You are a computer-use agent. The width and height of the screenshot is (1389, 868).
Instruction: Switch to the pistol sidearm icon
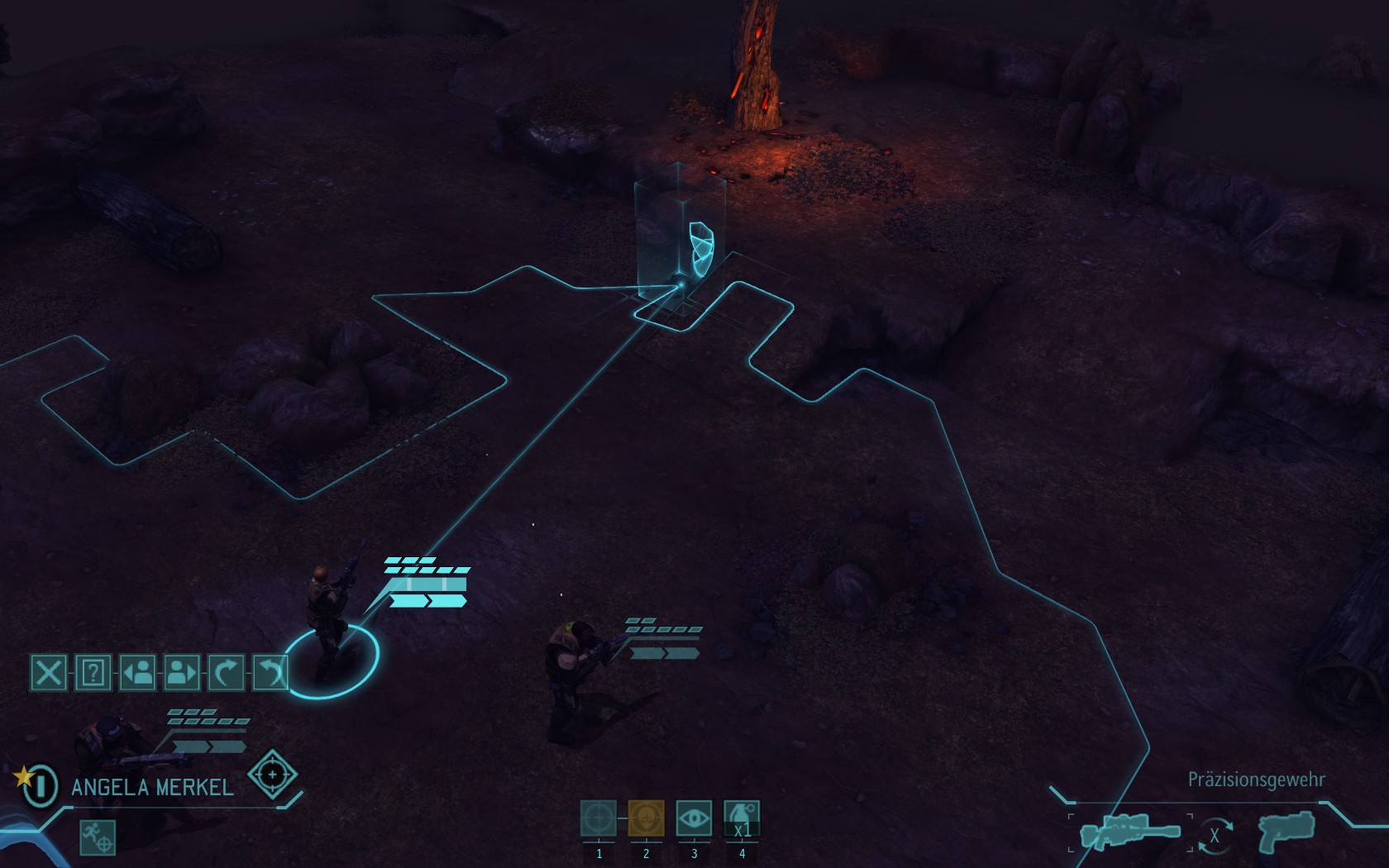click(1286, 833)
